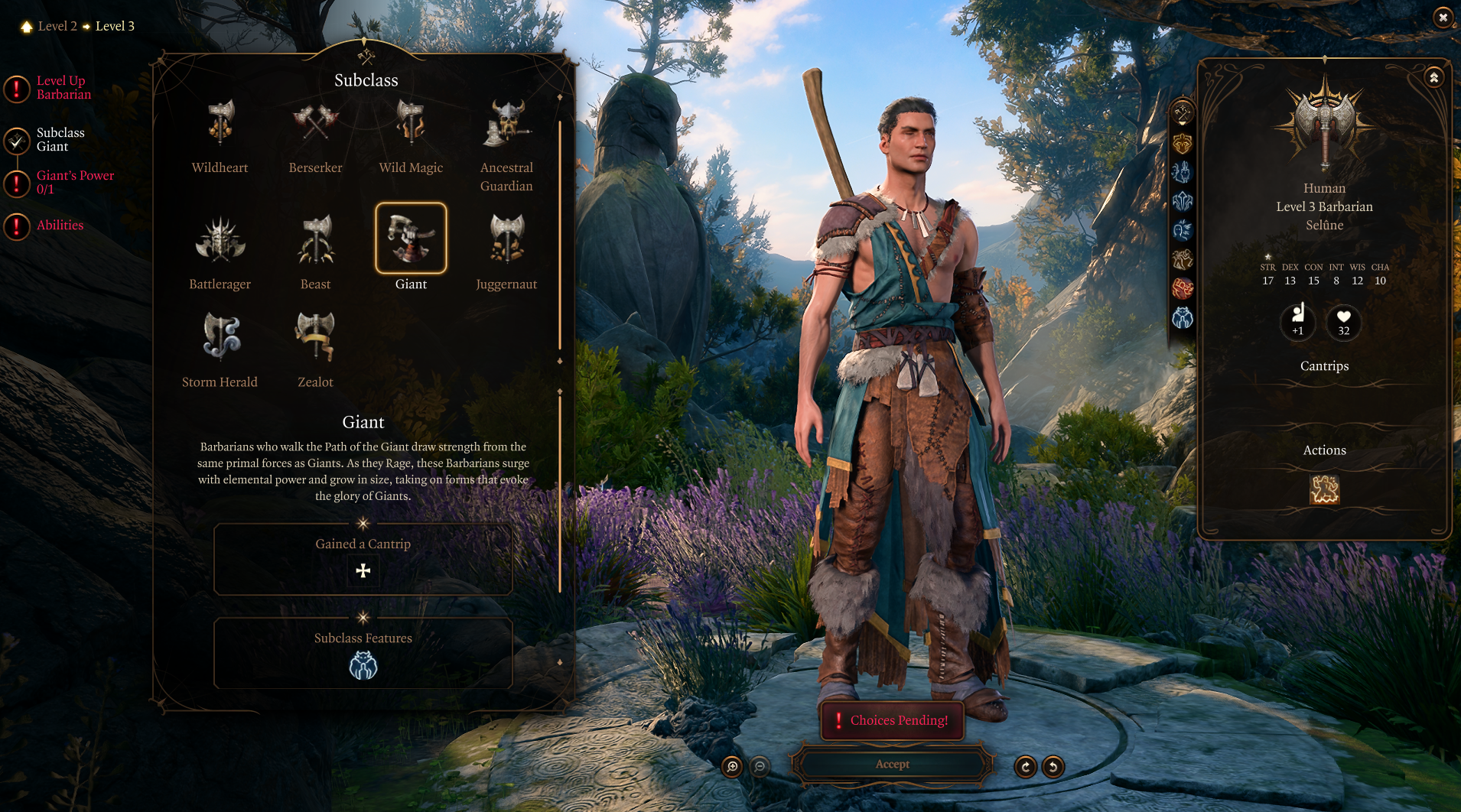Screen dimensions: 1461x812
Task: Click the Giant subclass icon
Action: click(x=411, y=239)
